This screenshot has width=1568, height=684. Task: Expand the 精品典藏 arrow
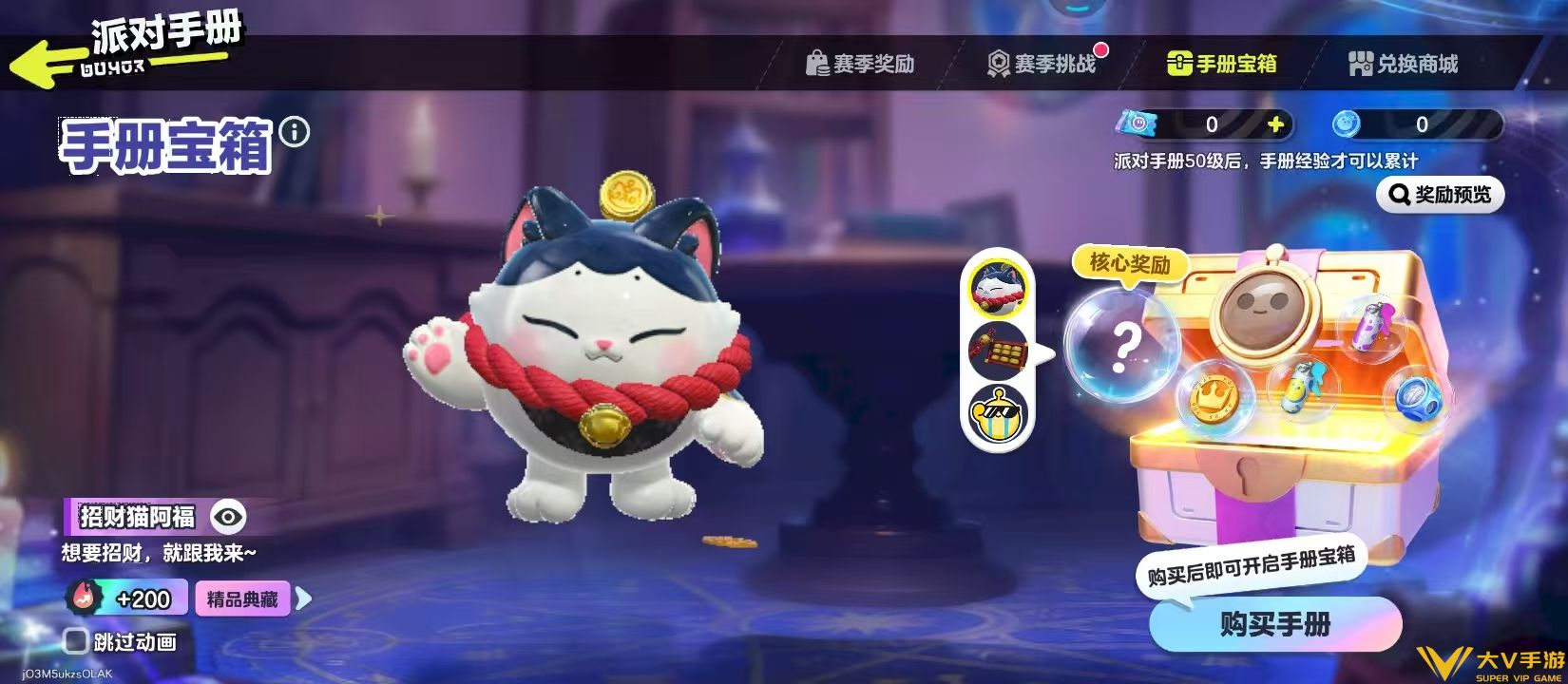[302, 599]
